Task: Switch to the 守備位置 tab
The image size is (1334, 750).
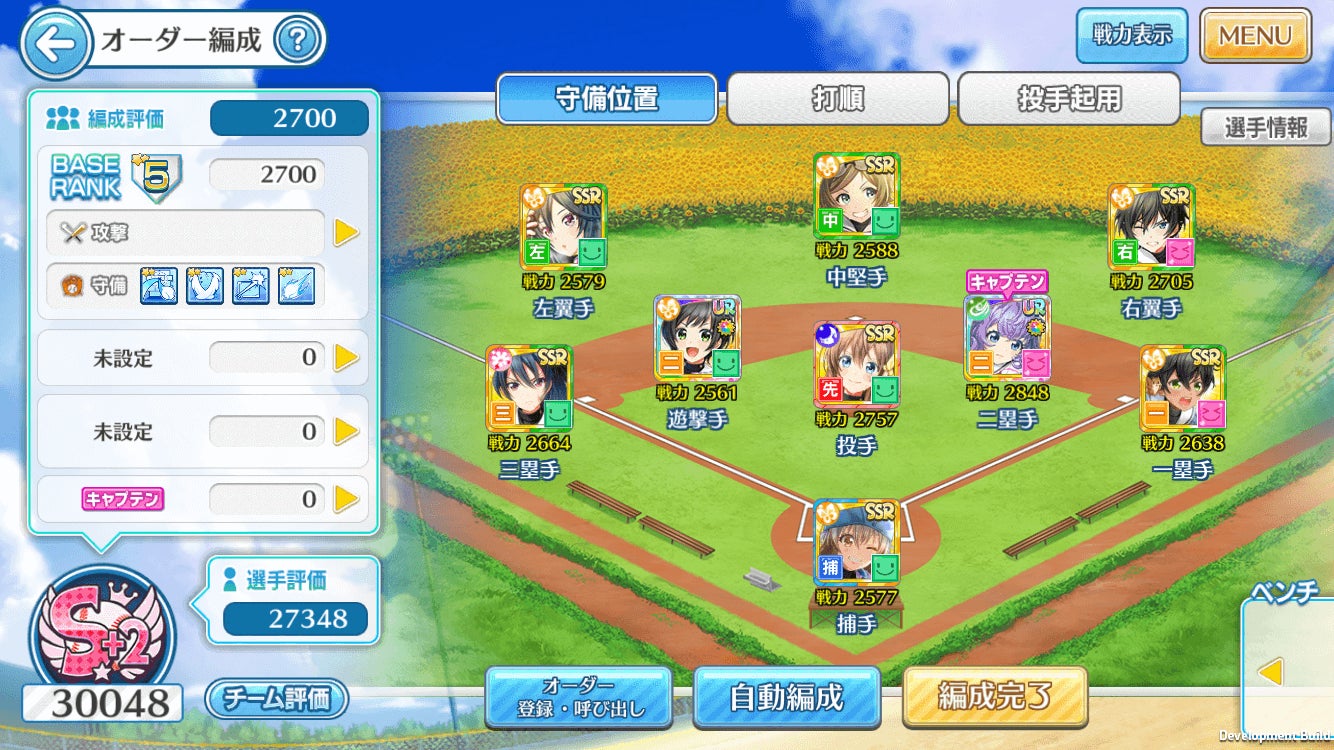Action: [x=607, y=99]
